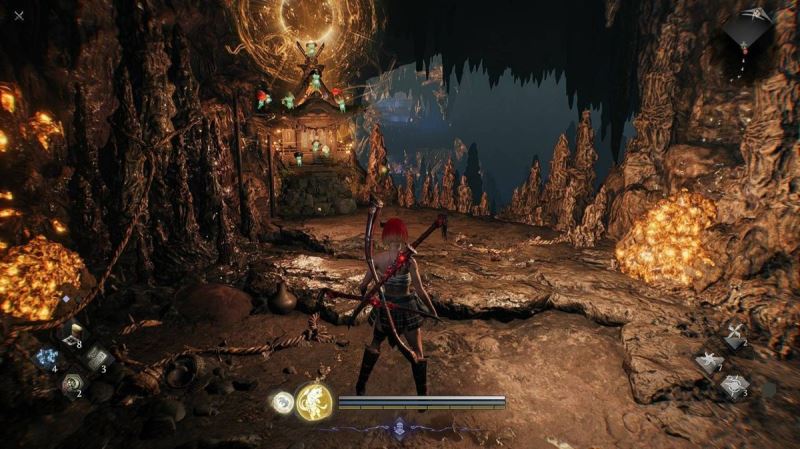
Task: Close the overlay with the X button
Action: (x=19, y=15)
